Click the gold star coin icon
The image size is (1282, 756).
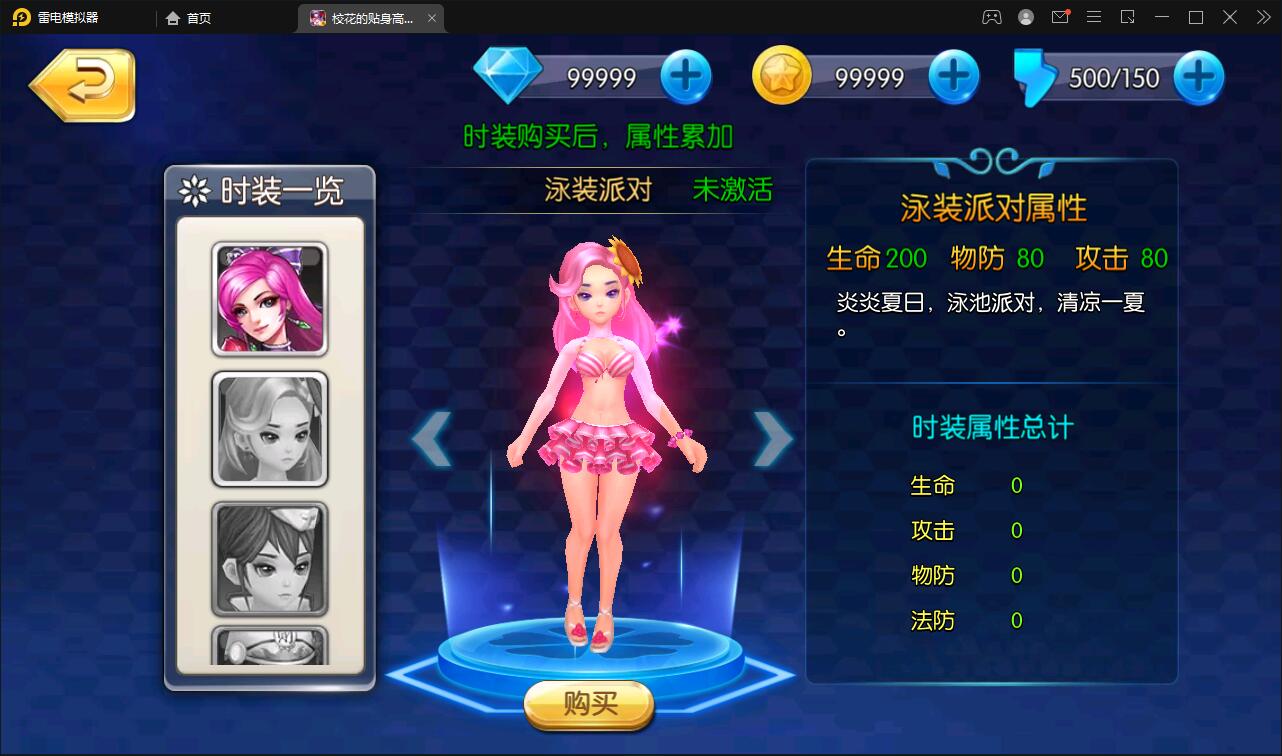pyautogui.click(x=783, y=74)
